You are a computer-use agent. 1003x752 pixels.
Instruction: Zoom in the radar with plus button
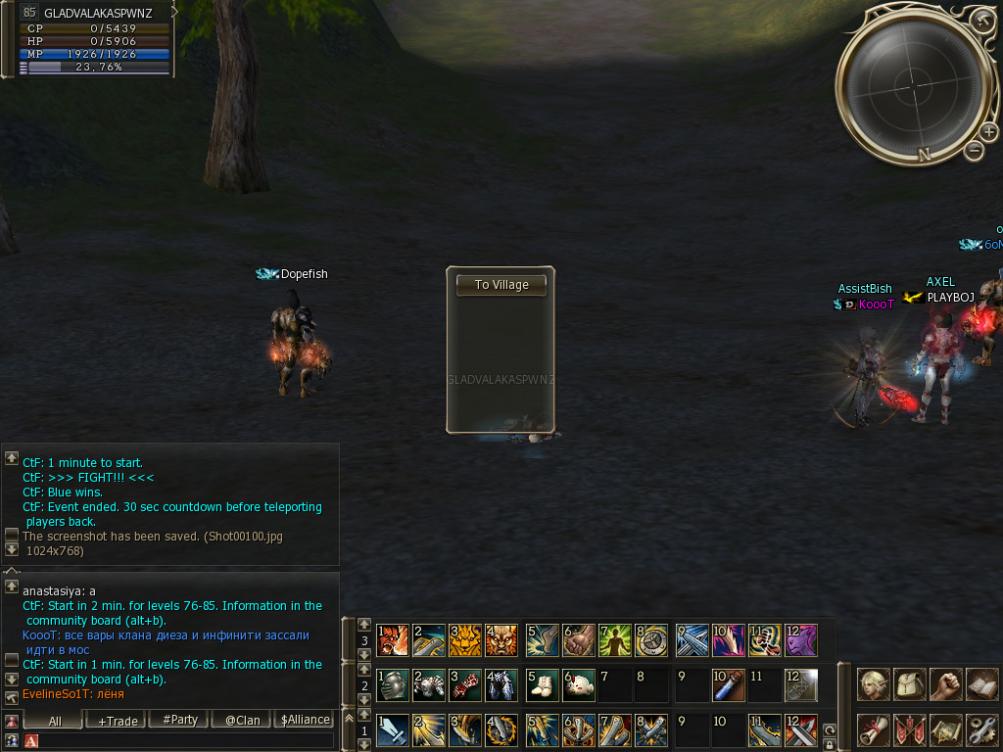click(989, 132)
